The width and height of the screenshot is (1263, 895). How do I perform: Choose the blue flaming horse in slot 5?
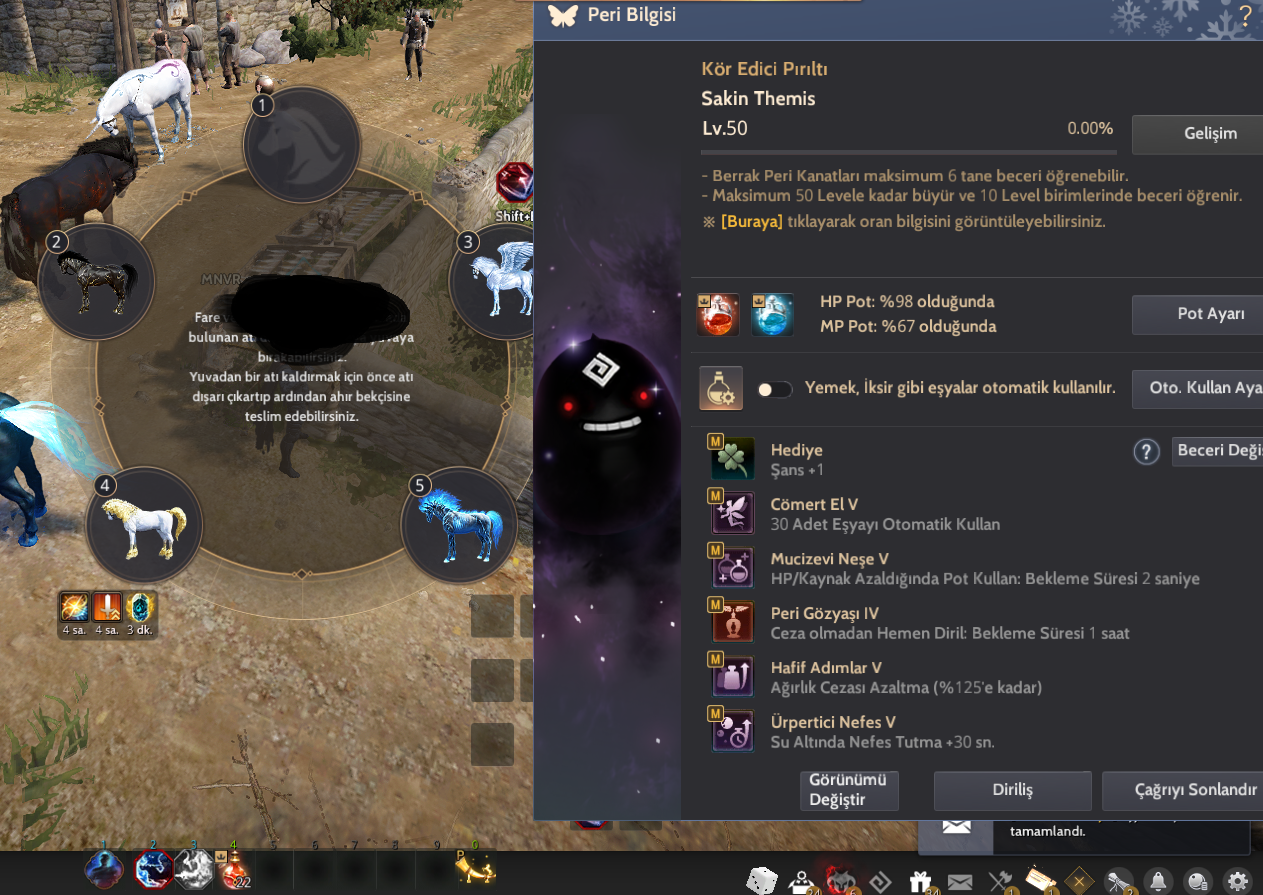(459, 525)
